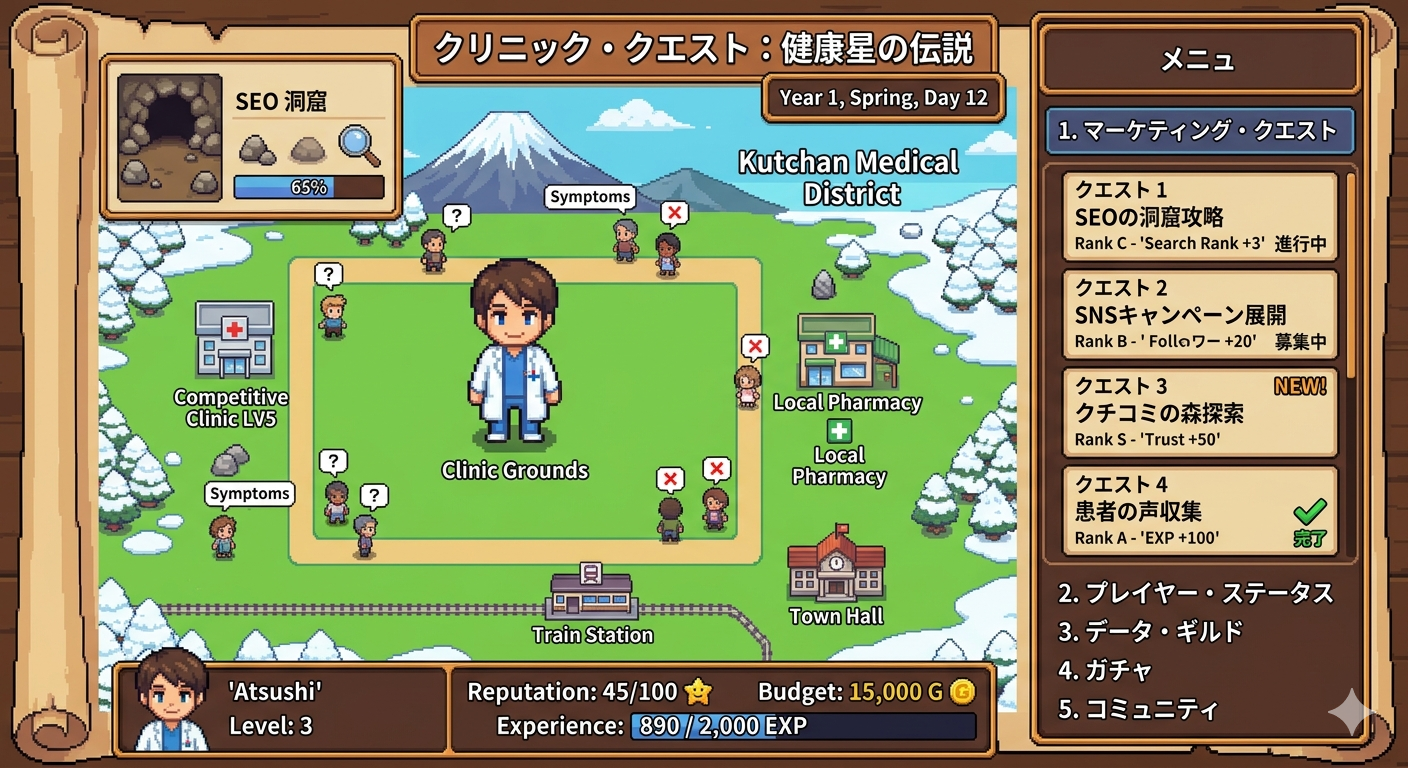
Task: Open the マーケティング・クエスト menu section
Action: pyautogui.click(x=1199, y=131)
